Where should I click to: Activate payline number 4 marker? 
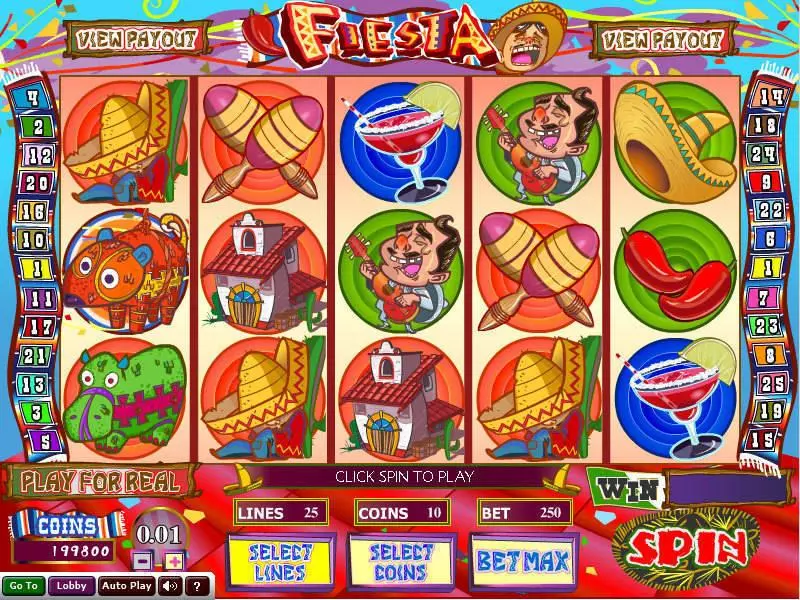[x=33, y=98]
